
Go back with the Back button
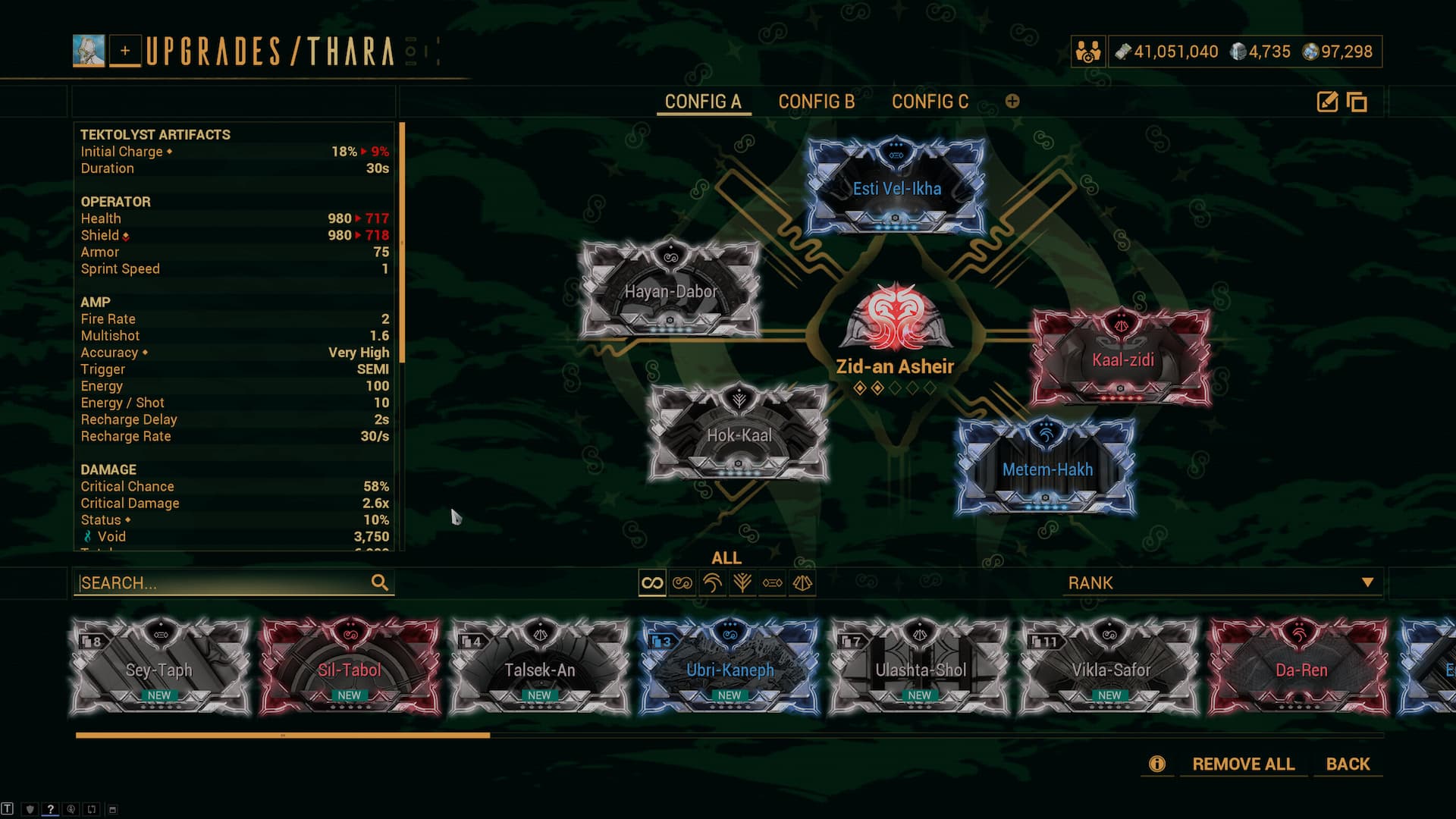[1348, 764]
